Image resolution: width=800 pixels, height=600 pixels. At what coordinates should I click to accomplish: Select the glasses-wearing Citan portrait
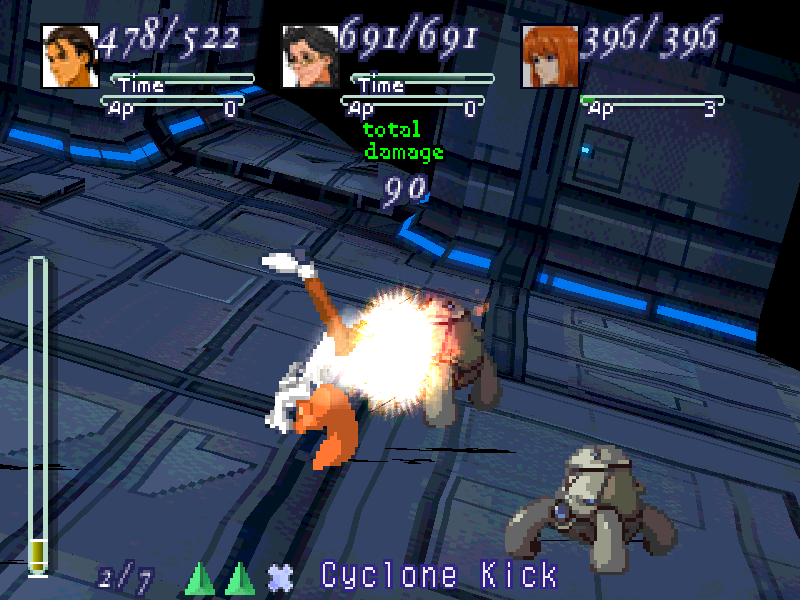(310, 56)
